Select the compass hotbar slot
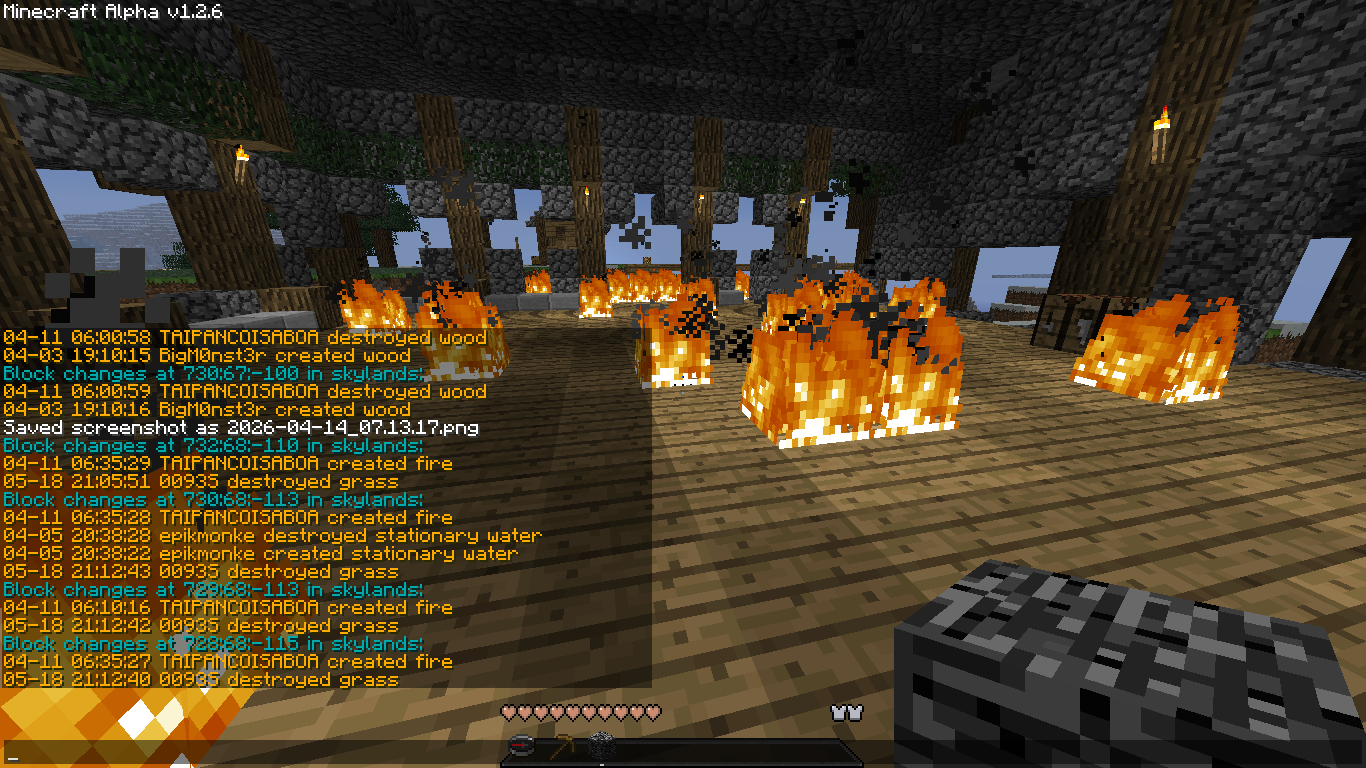1366x768 pixels. (x=521, y=747)
